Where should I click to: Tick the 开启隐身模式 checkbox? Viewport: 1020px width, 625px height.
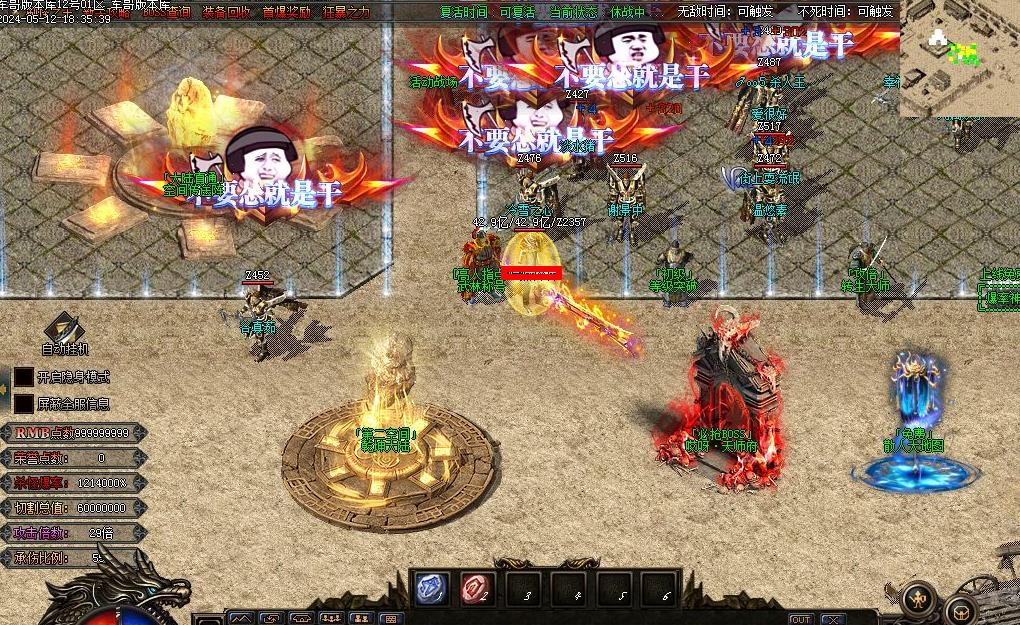point(23,377)
